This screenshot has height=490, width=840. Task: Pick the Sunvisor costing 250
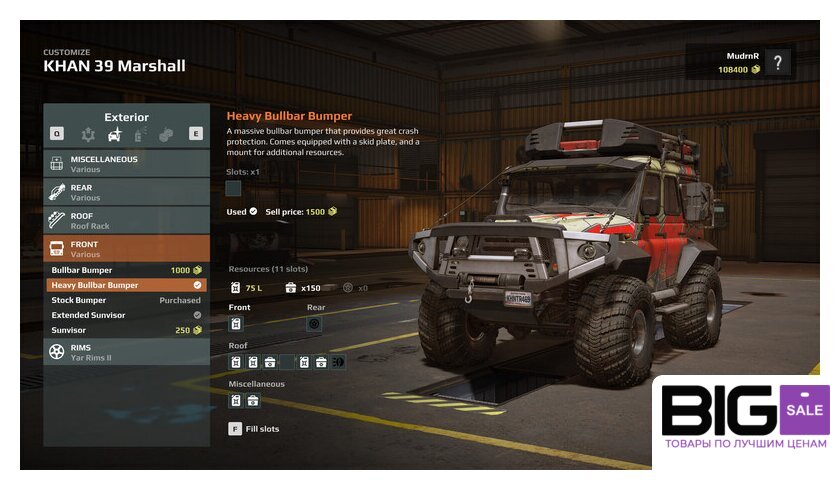point(127,330)
